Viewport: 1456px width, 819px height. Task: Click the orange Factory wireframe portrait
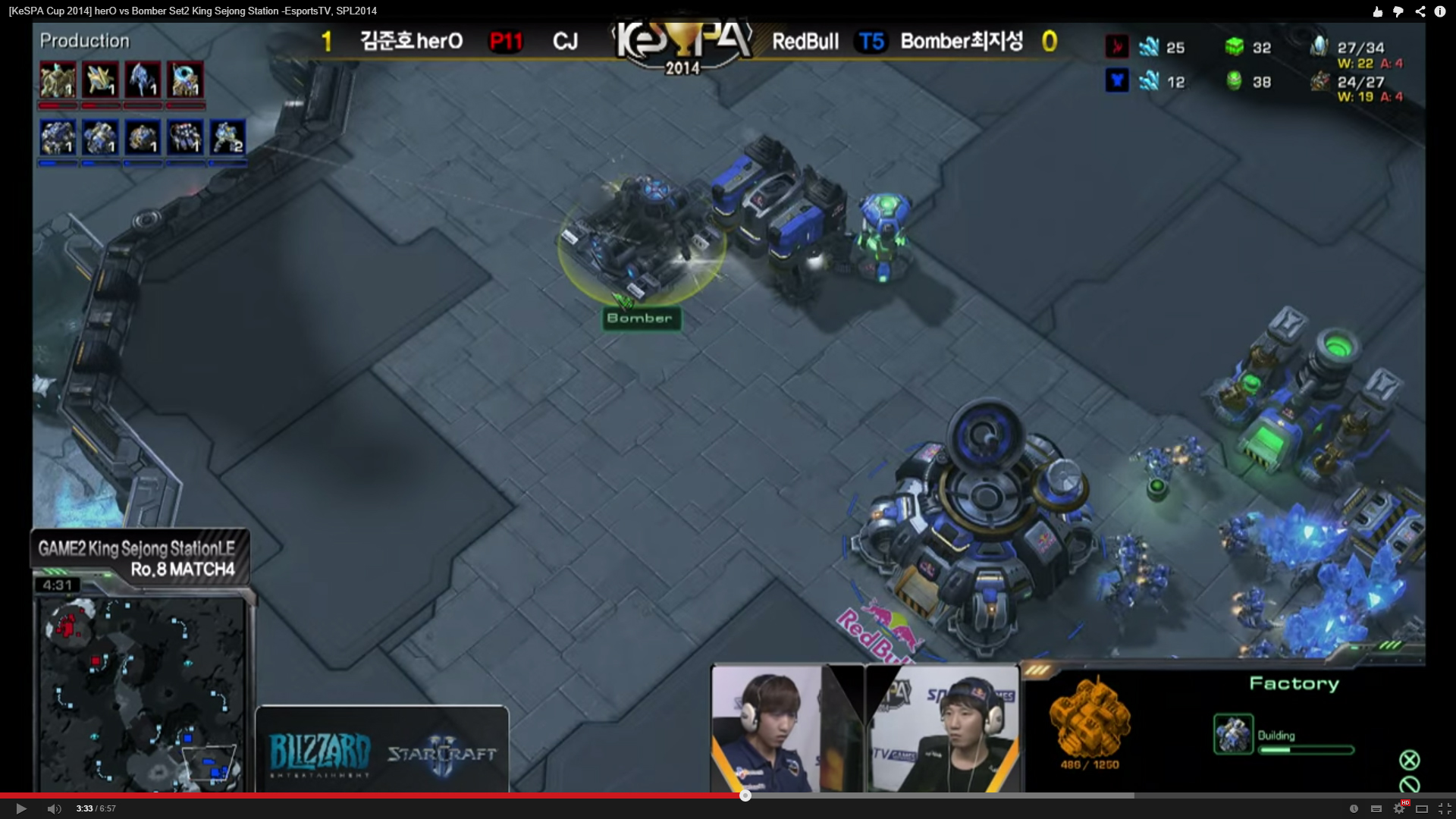(x=1089, y=717)
